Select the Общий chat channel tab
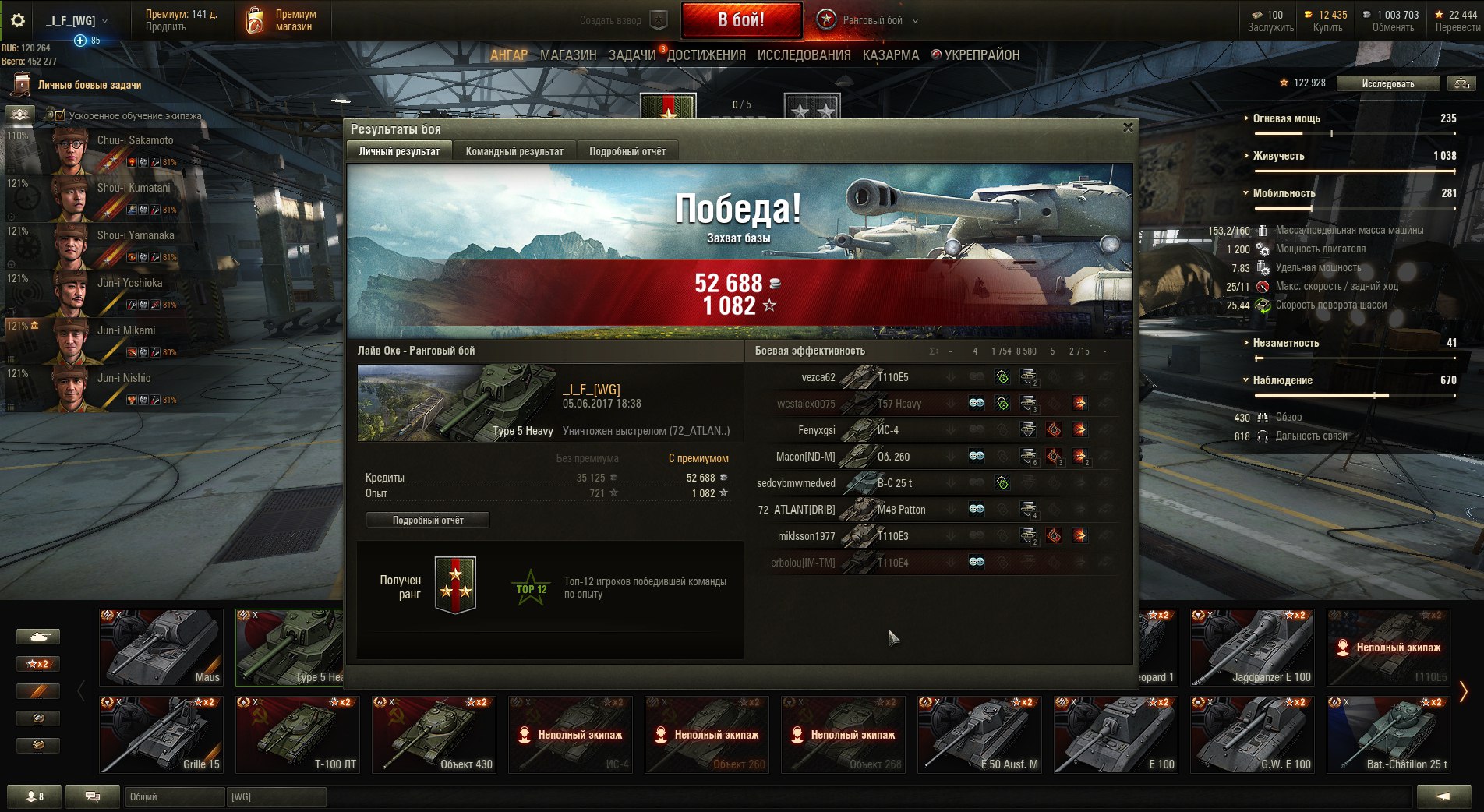Image resolution: width=1484 pixels, height=812 pixels. [x=173, y=796]
